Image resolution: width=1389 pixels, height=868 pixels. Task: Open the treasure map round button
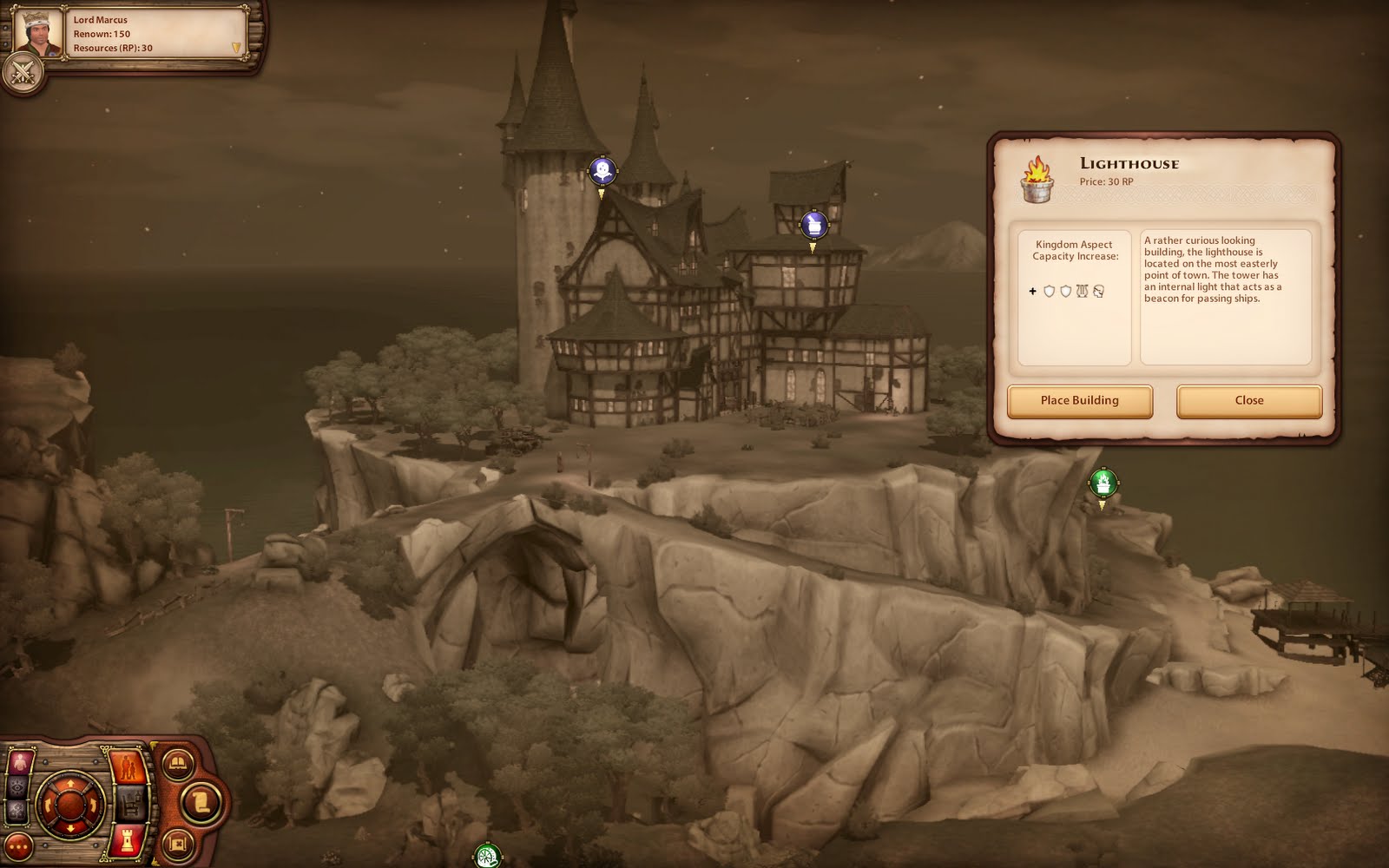pos(178,841)
